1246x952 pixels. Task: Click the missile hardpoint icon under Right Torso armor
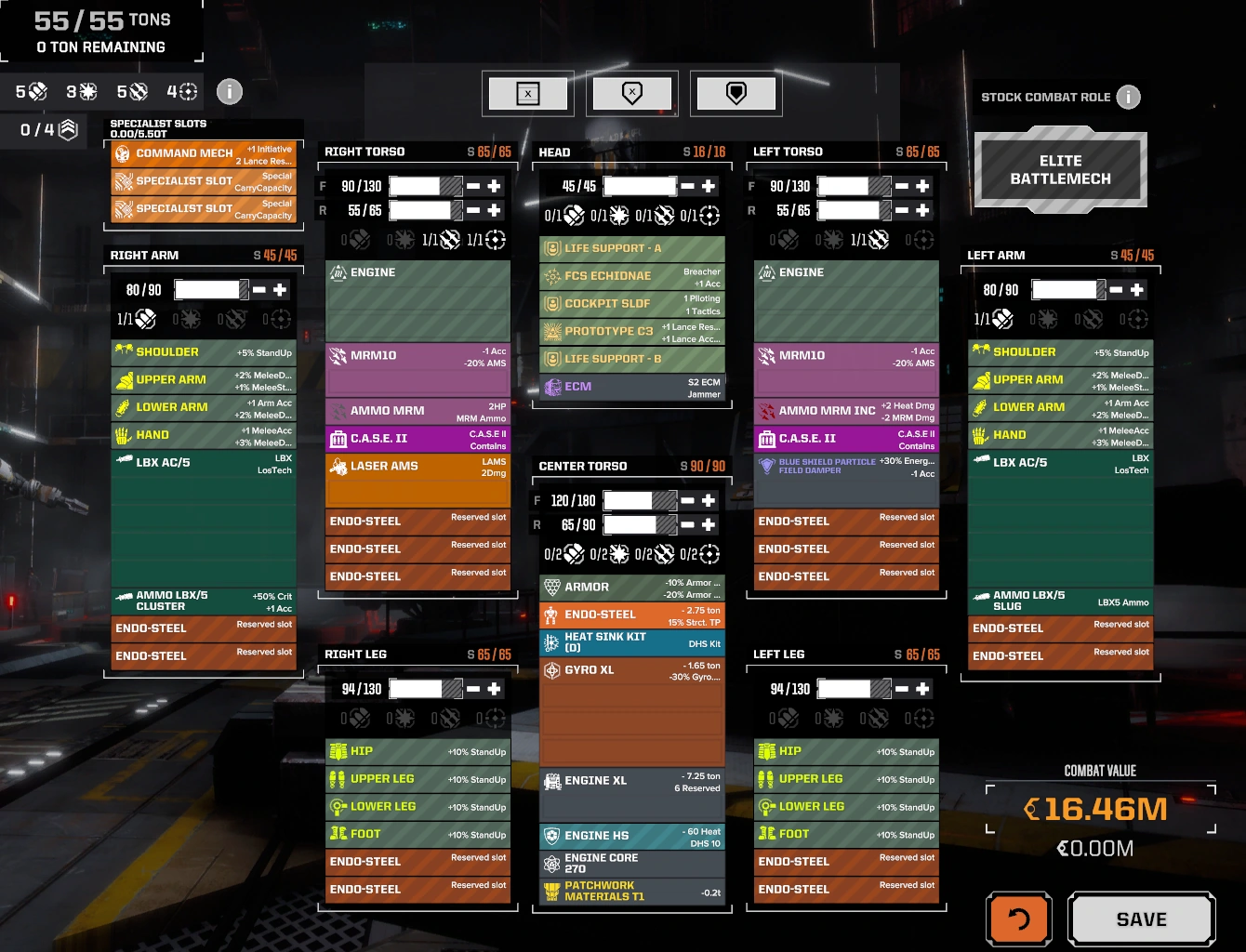450,239
